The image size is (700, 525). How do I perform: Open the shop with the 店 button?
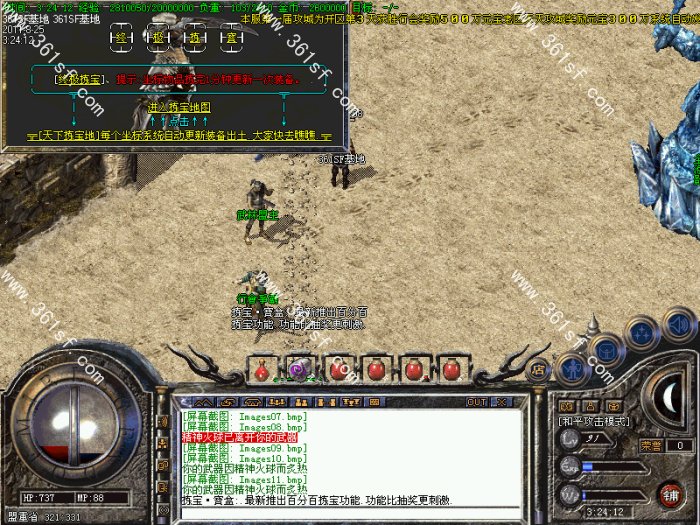tap(537, 369)
